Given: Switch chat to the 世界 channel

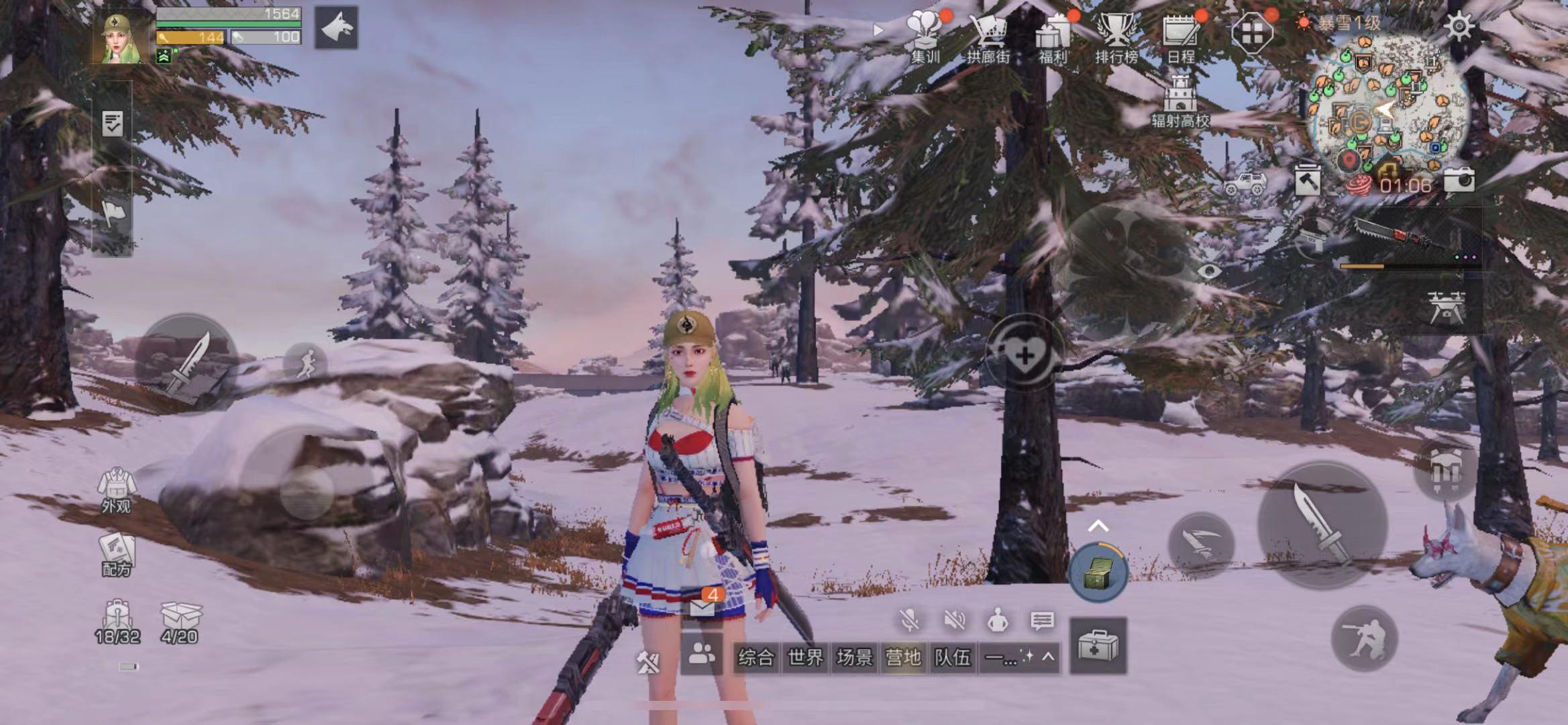Looking at the screenshot, I should coord(804,657).
